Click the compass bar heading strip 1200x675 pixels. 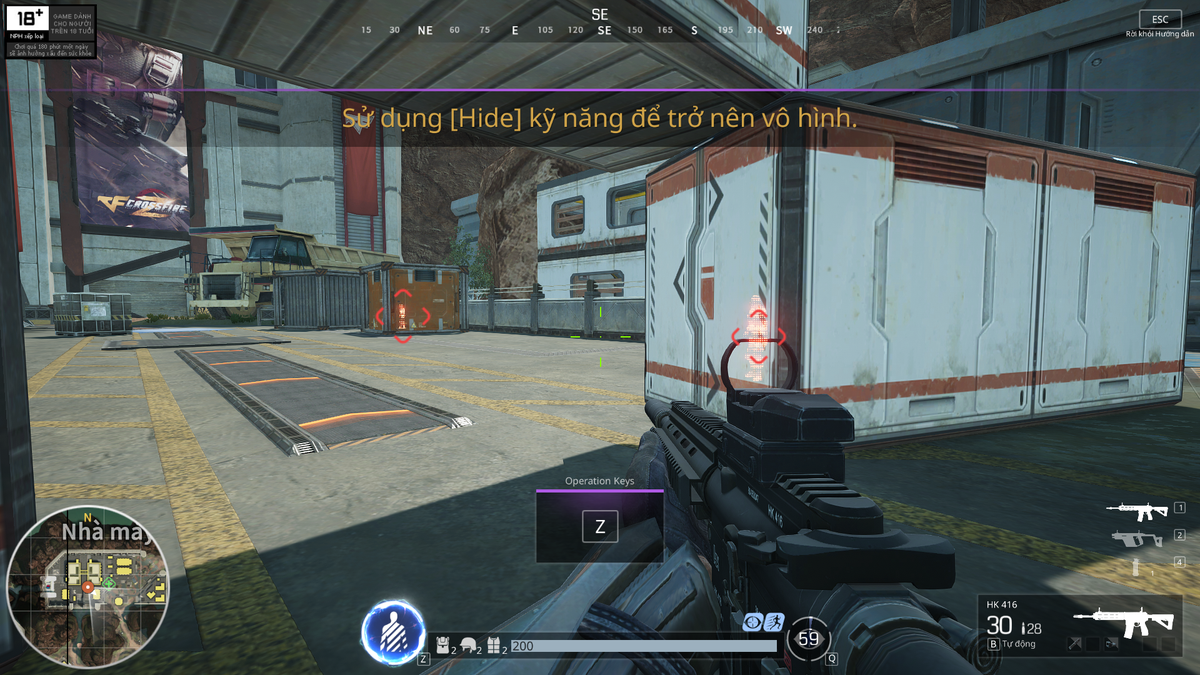coord(600,30)
